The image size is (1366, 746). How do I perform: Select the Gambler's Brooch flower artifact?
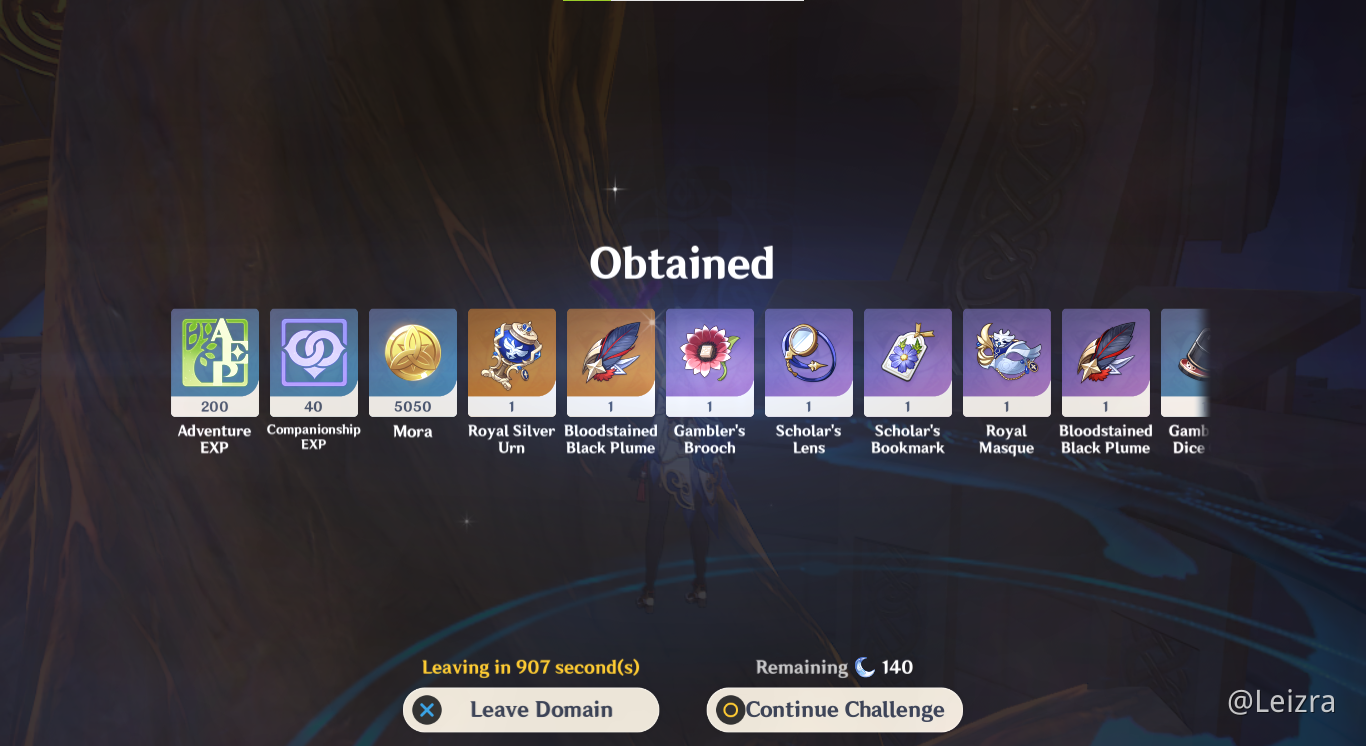[x=709, y=362]
